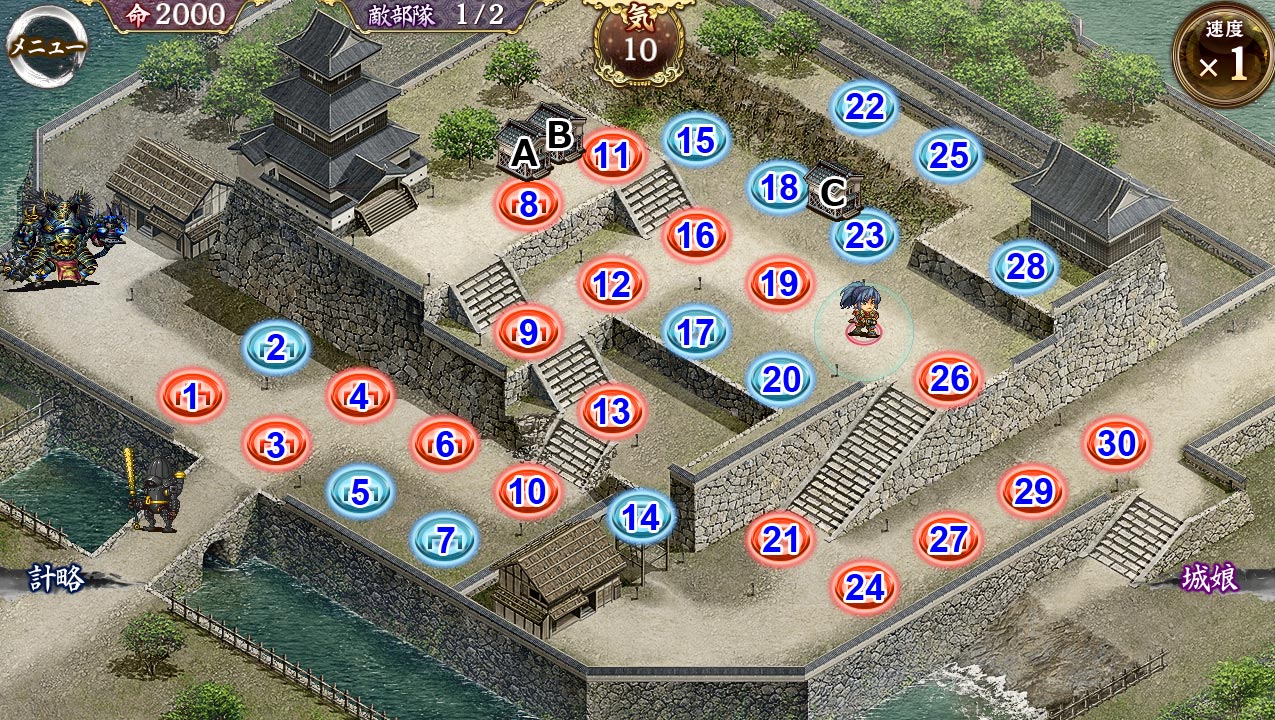The width and height of the screenshot is (1275, 720).
Task: Select red deployment slot number 8
Action: [x=528, y=204]
